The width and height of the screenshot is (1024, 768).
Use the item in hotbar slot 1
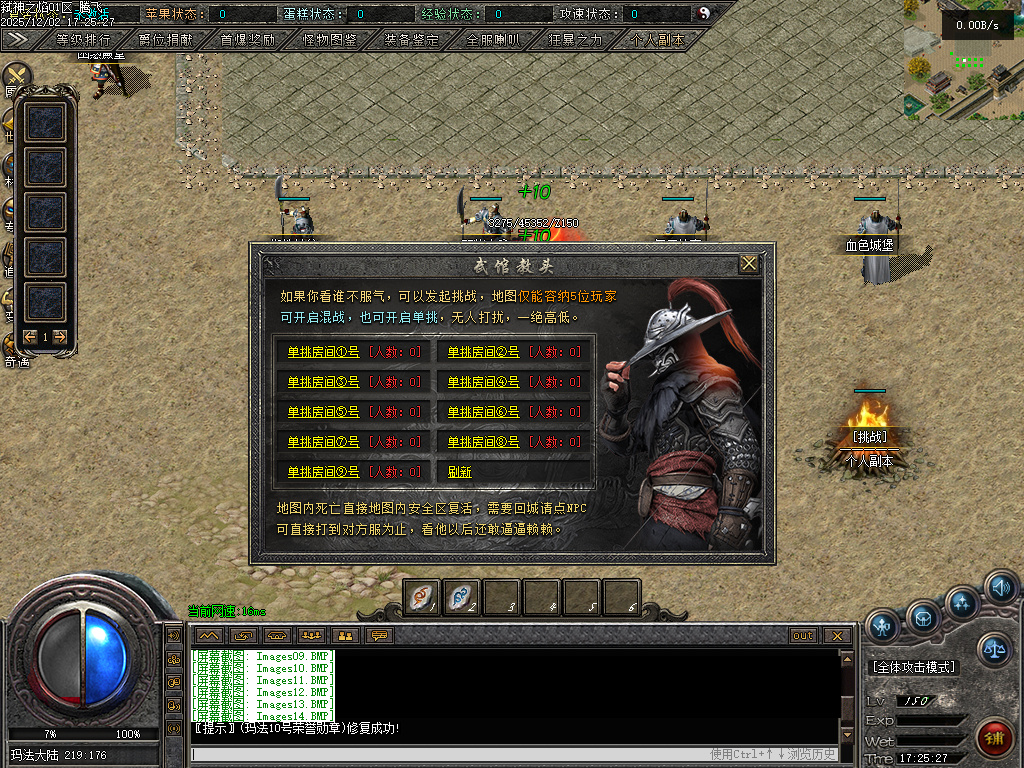[421, 597]
